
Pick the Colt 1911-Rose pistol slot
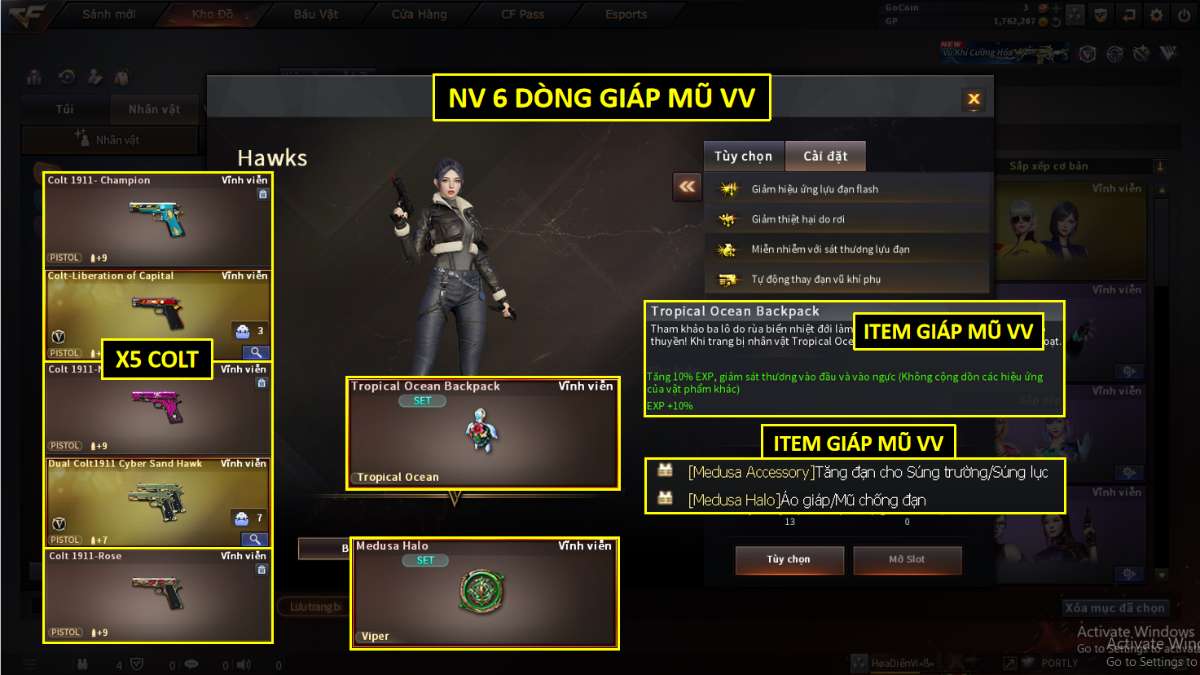tap(157, 595)
